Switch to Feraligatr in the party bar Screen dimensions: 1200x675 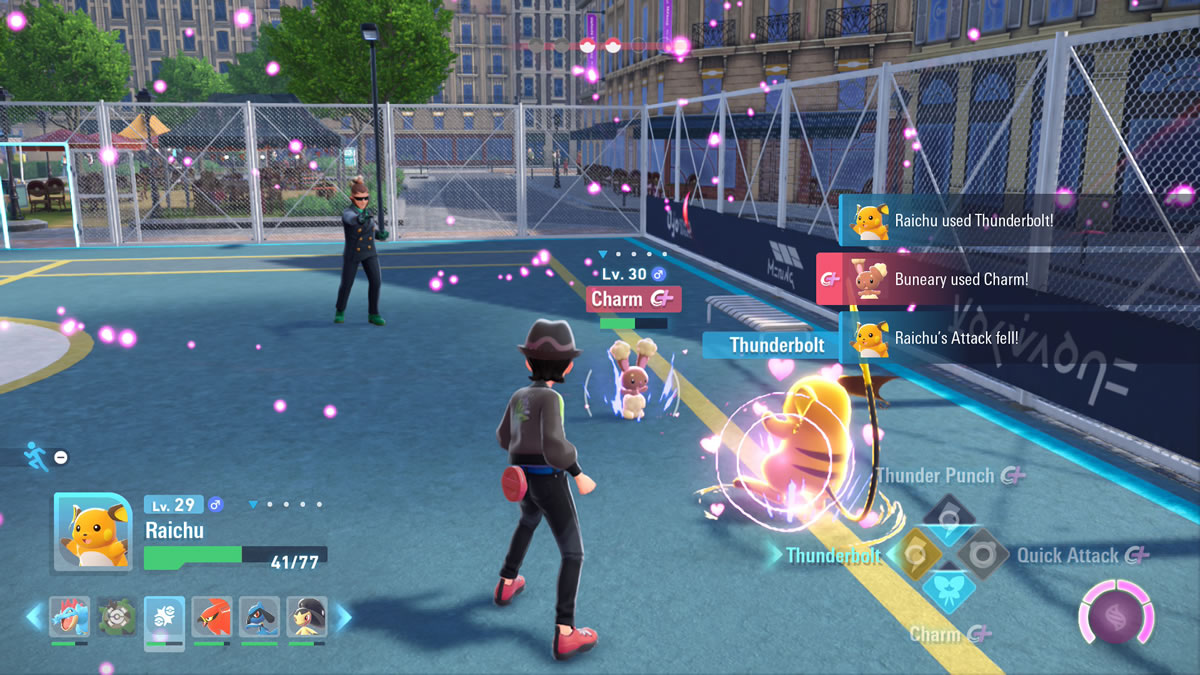click(x=69, y=617)
